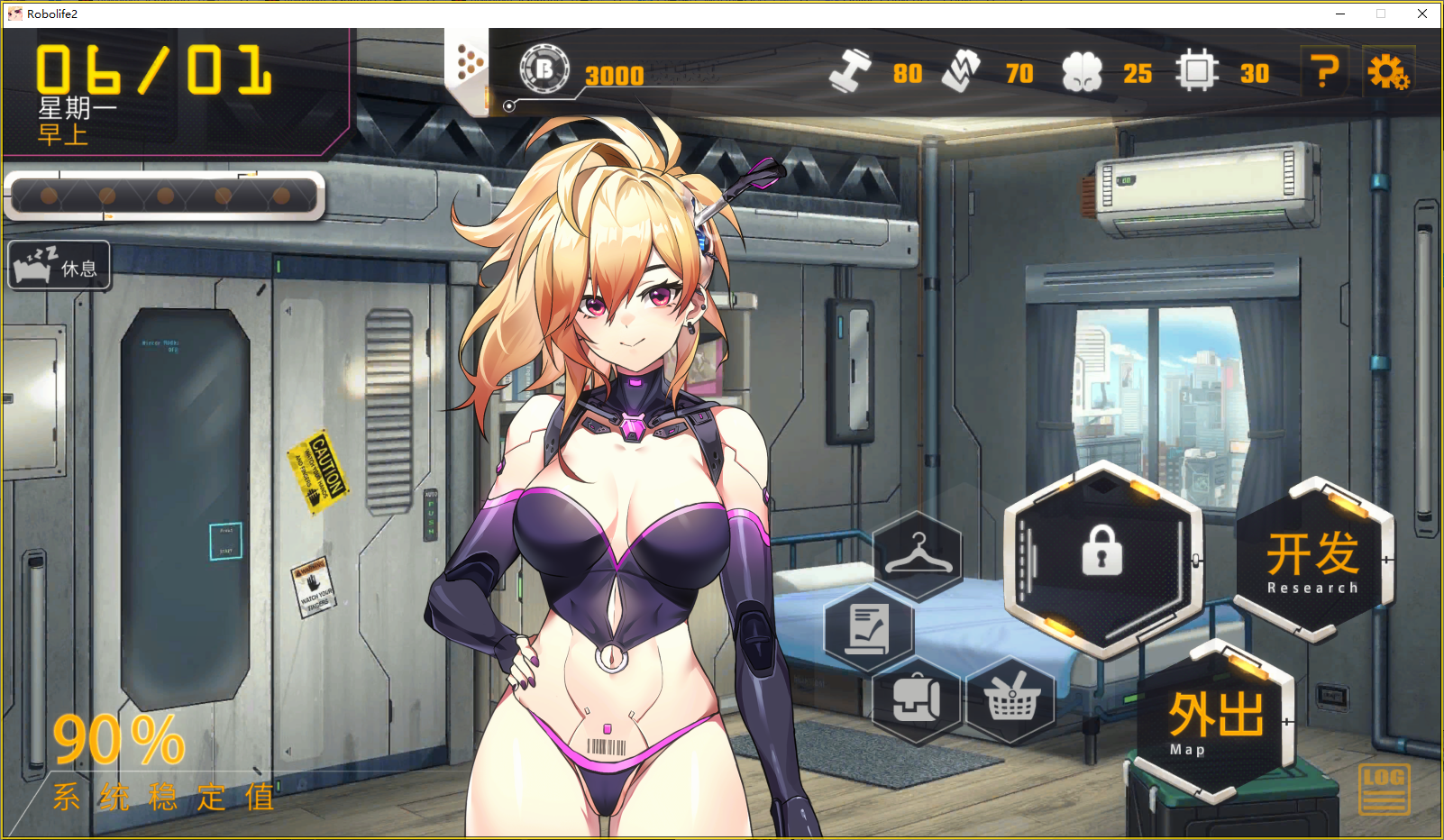Close the Robolife2 window
Image resolution: width=1444 pixels, height=840 pixels.
[x=1422, y=14]
